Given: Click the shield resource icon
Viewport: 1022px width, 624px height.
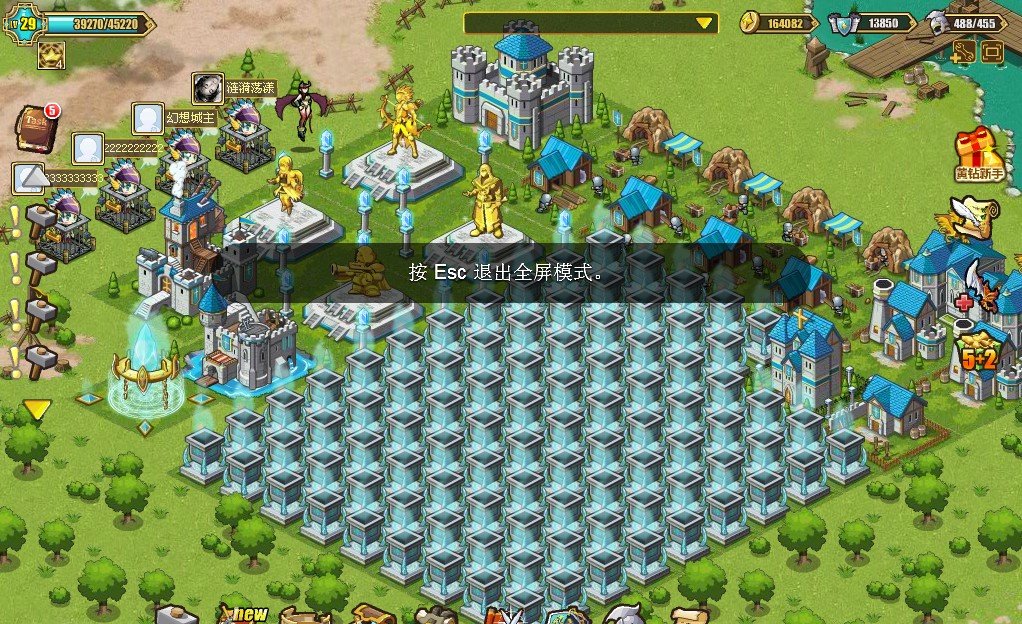Looking at the screenshot, I should [x=847, y=23].
